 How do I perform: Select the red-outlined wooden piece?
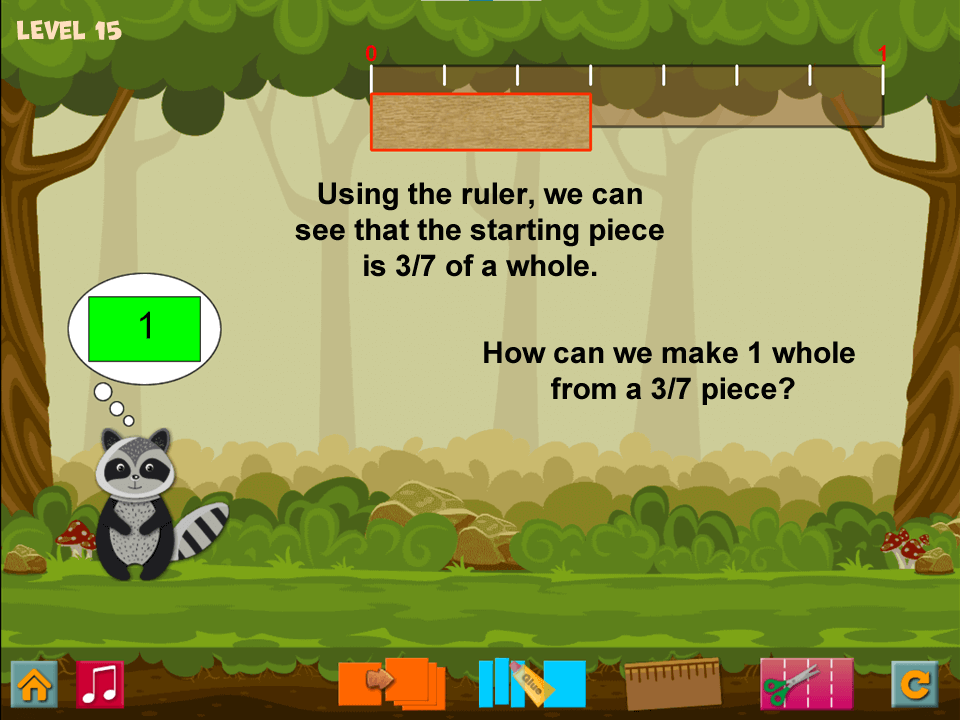481,122
